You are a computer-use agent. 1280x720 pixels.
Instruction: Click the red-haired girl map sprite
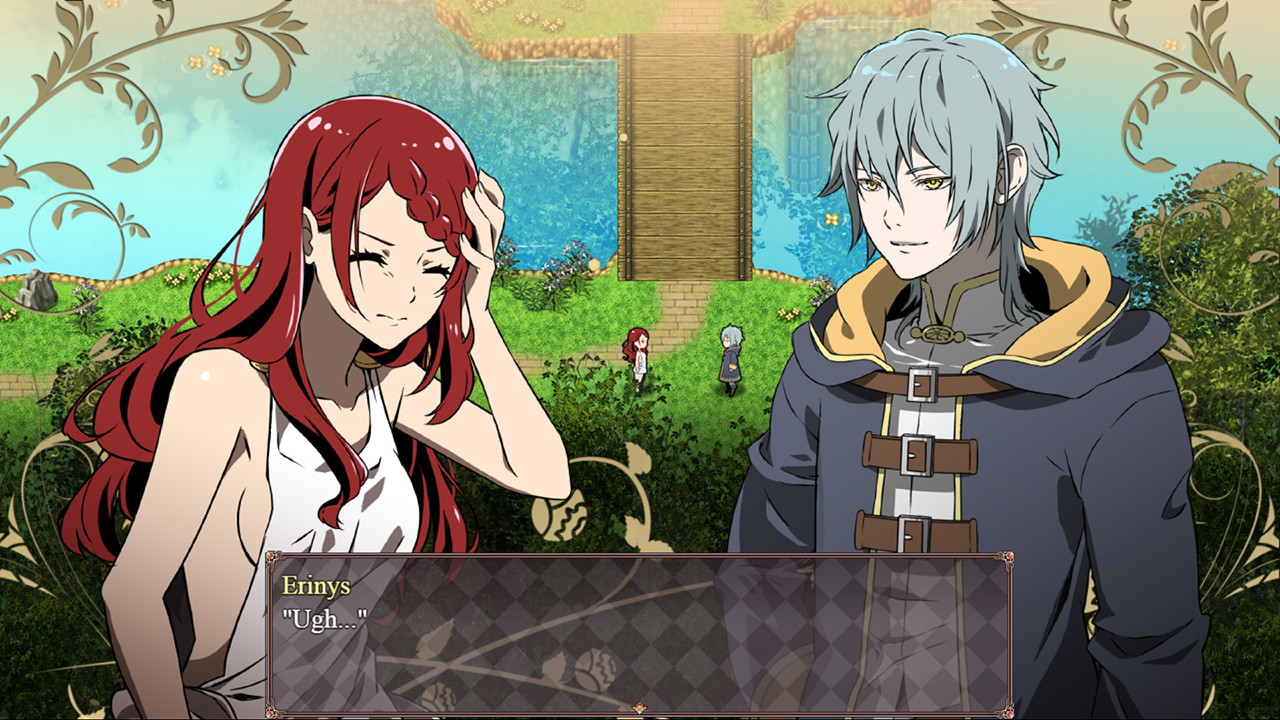tap(637, 355)
